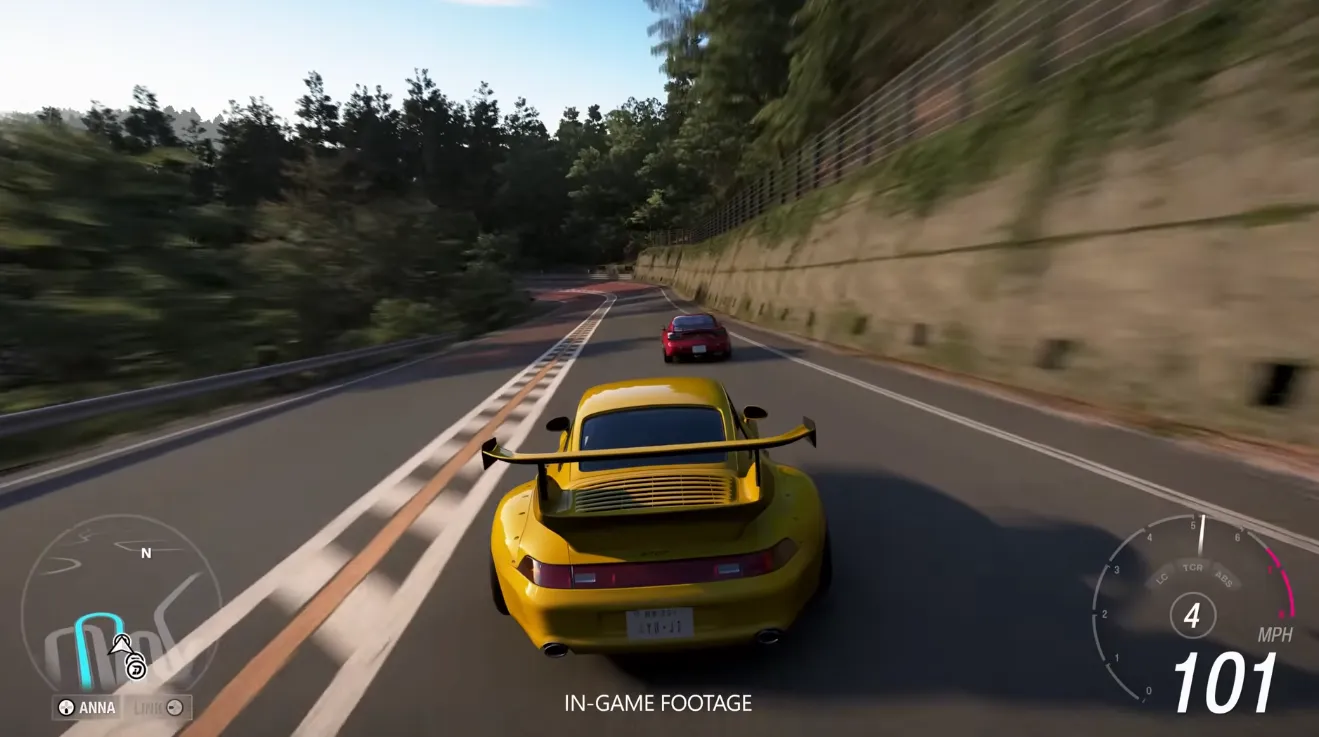Select the ANNA tab label
The width and height of the screenshot is (1319, 737).
(x=98, y=707)
